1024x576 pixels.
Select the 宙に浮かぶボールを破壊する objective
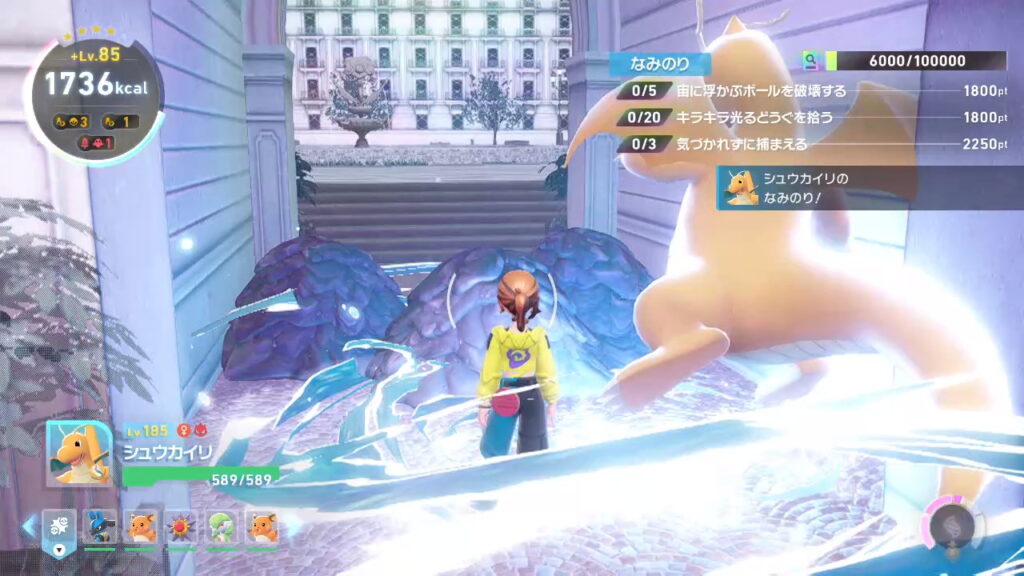pyautogui.click(x=760, y=91)
